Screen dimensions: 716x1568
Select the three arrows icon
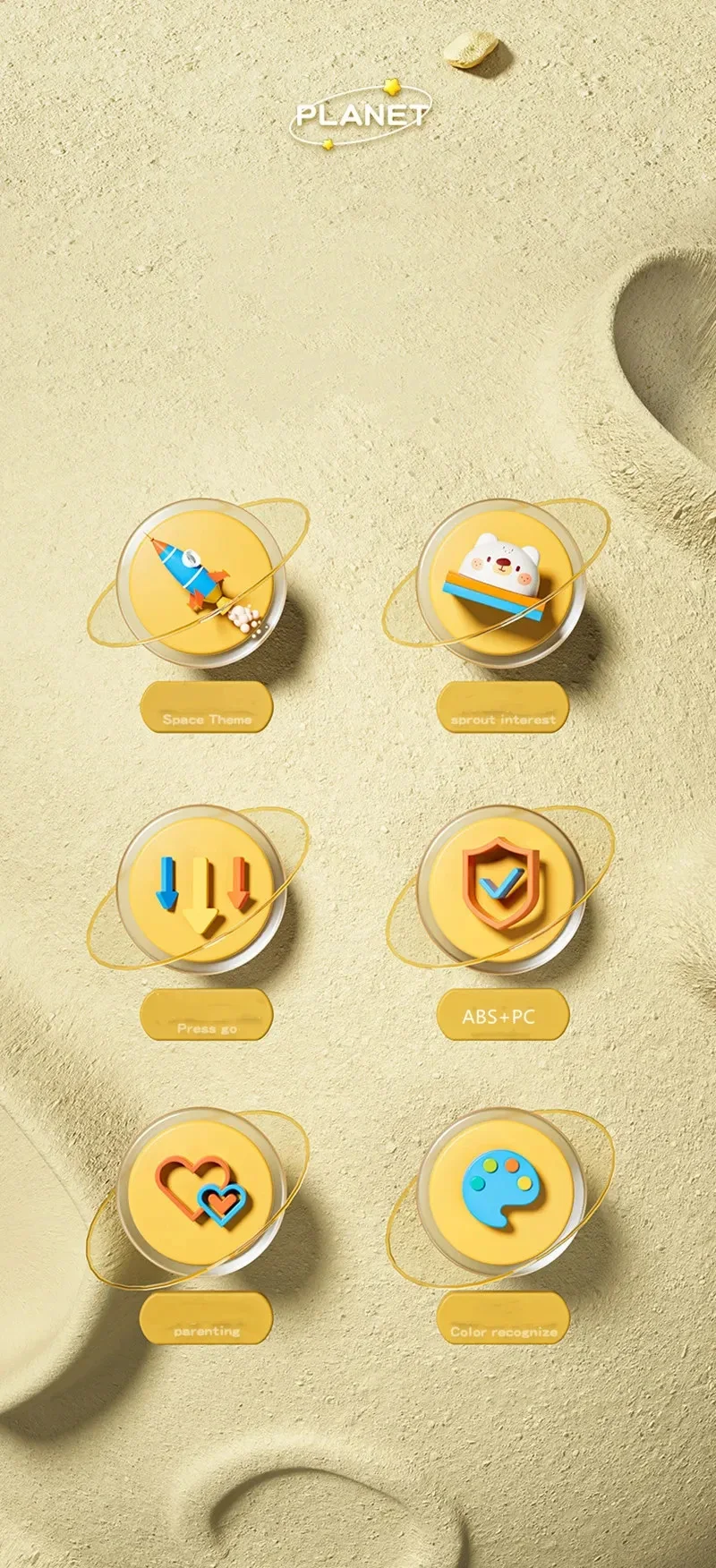tap(201, 890)
